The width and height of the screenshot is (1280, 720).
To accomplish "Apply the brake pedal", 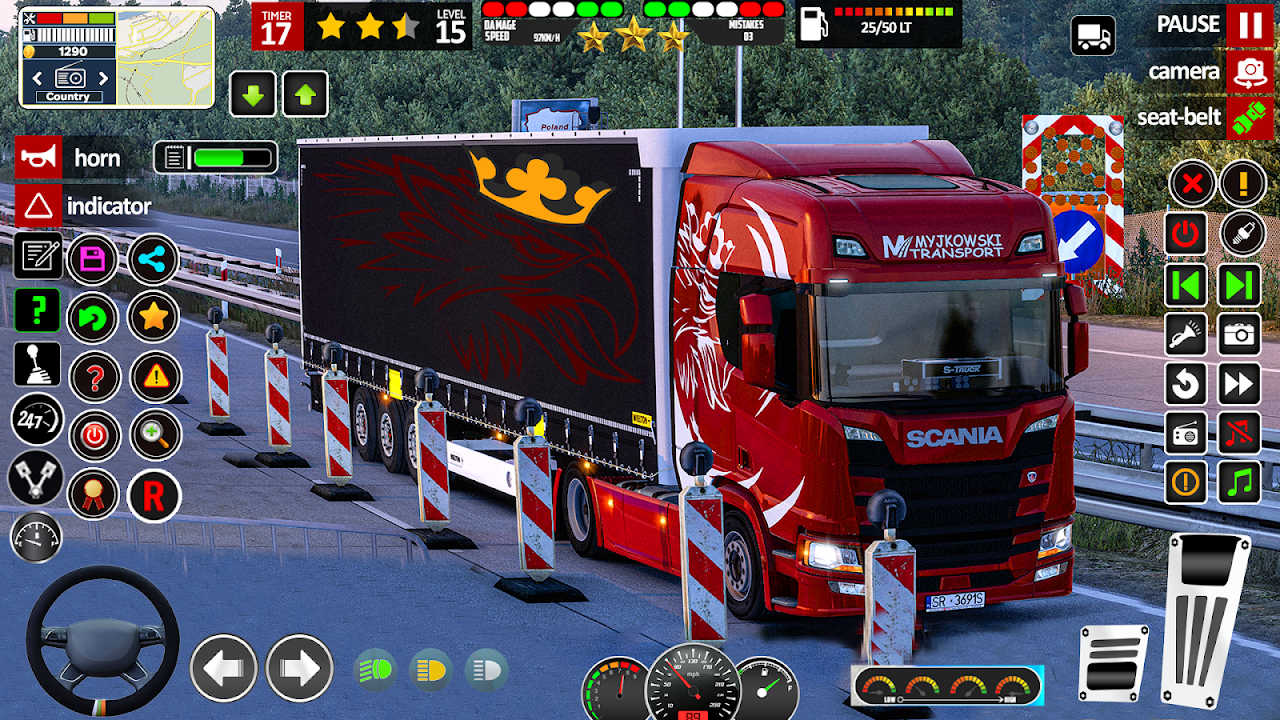I will click(x=1113, y=662).
